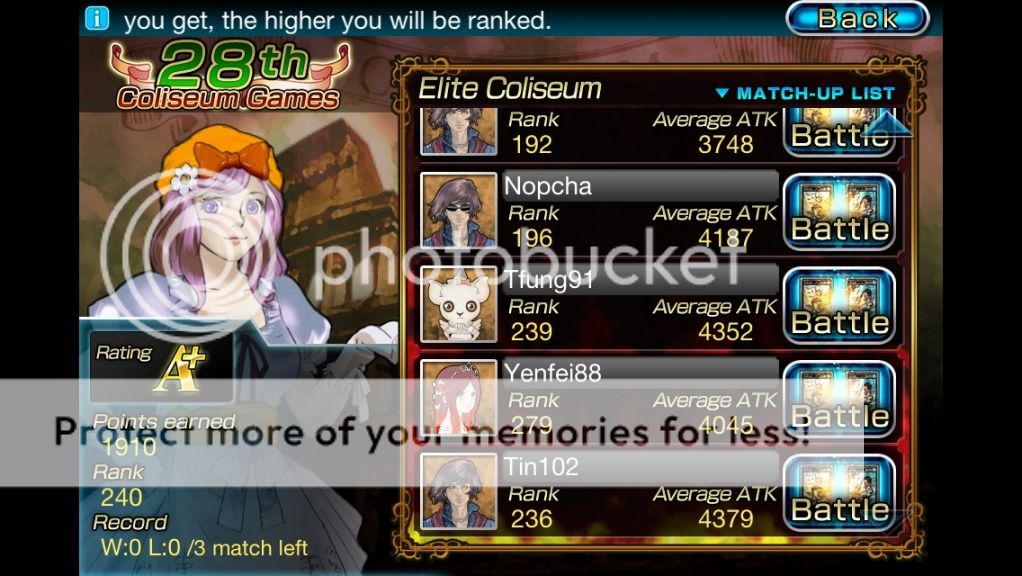The image size is (1022, 576).
Task: Start battle with Tfung91
Action: tap(838, 306)
